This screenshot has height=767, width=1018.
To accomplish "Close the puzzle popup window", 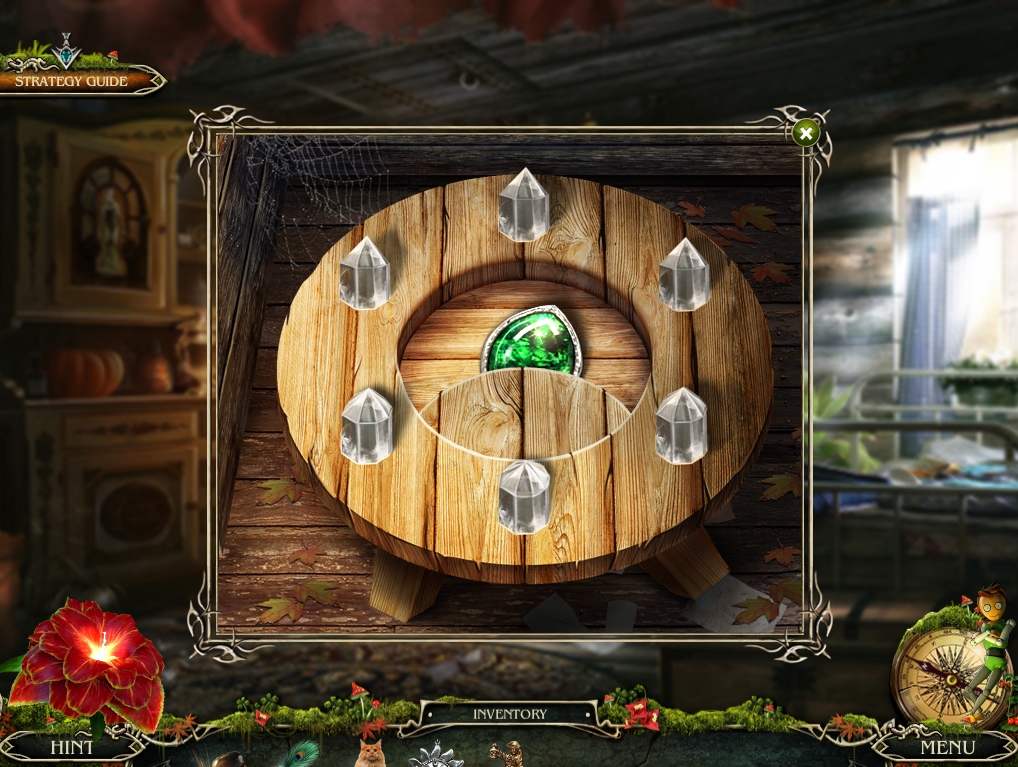I will [805, 133].
